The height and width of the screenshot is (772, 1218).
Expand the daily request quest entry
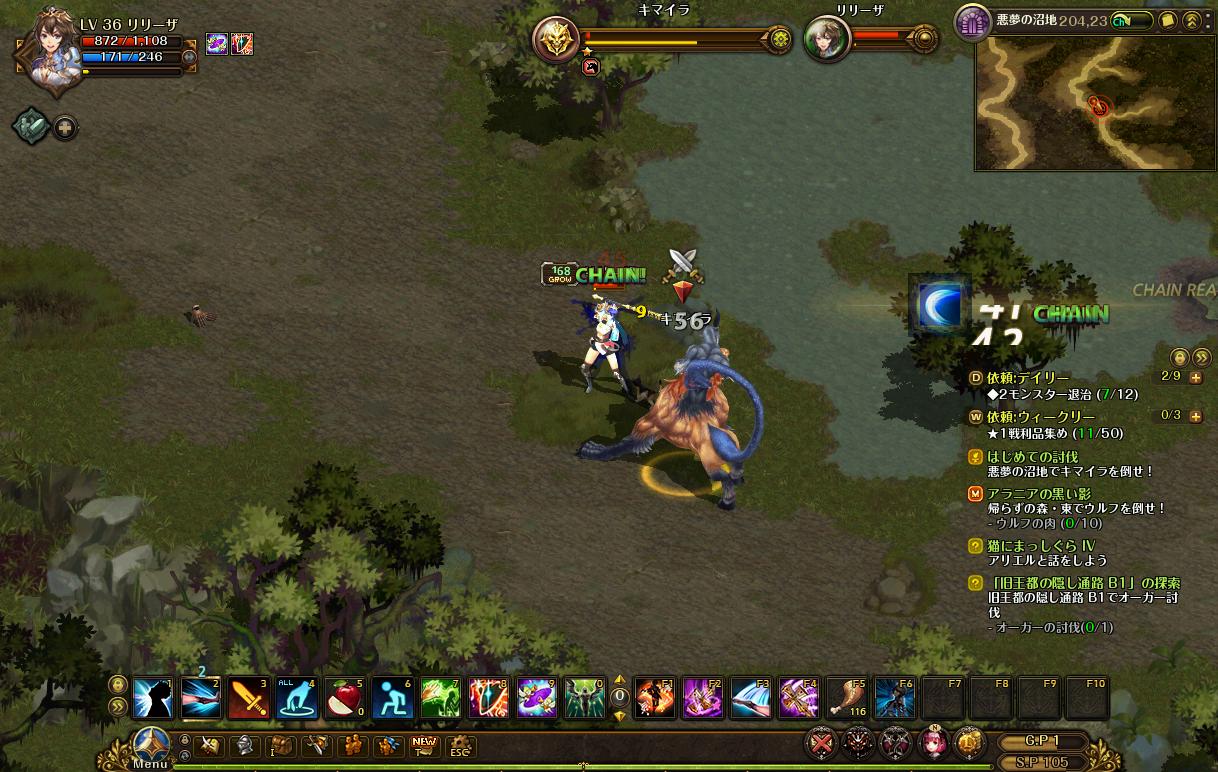(1196, 378)
